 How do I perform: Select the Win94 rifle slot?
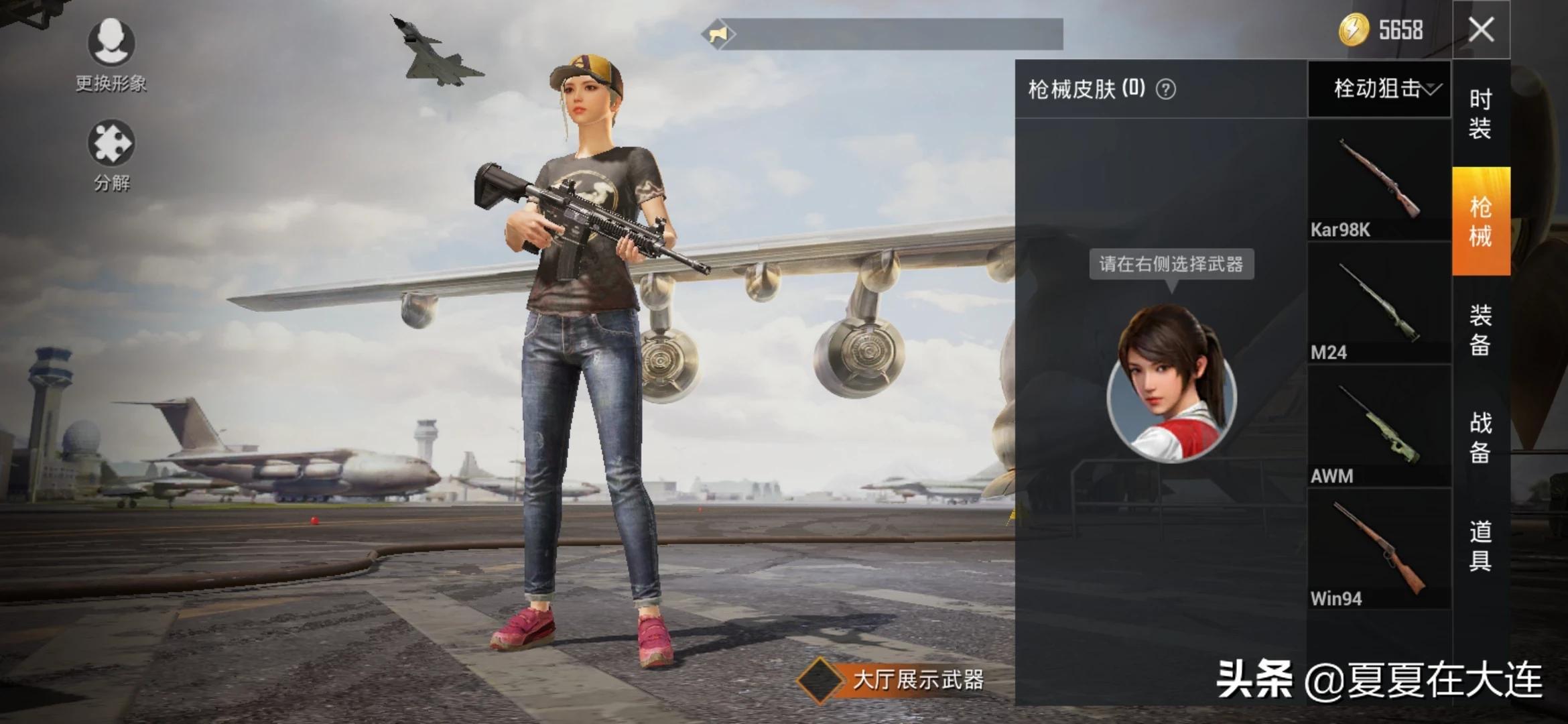[1379, 550]
